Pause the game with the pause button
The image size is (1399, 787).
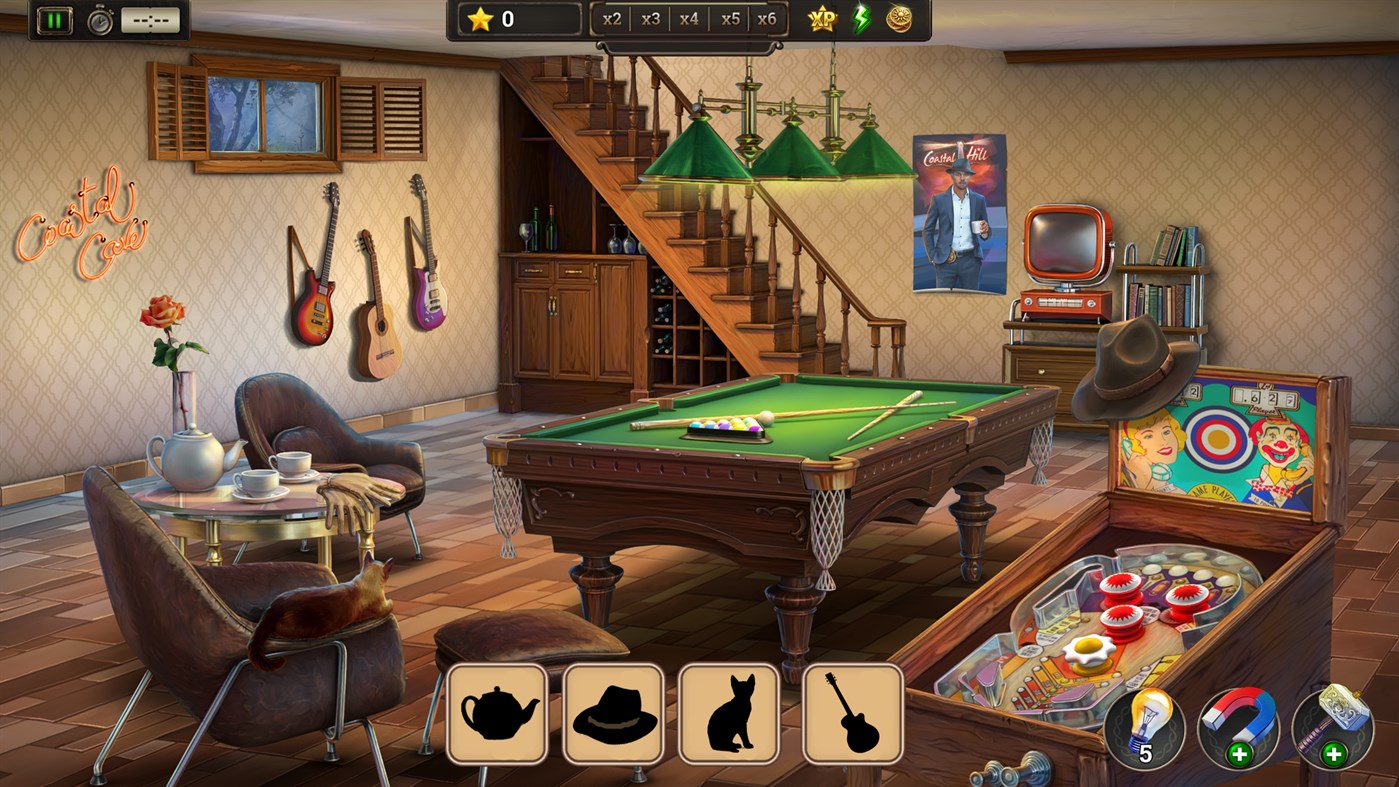(x=56, y=18)
